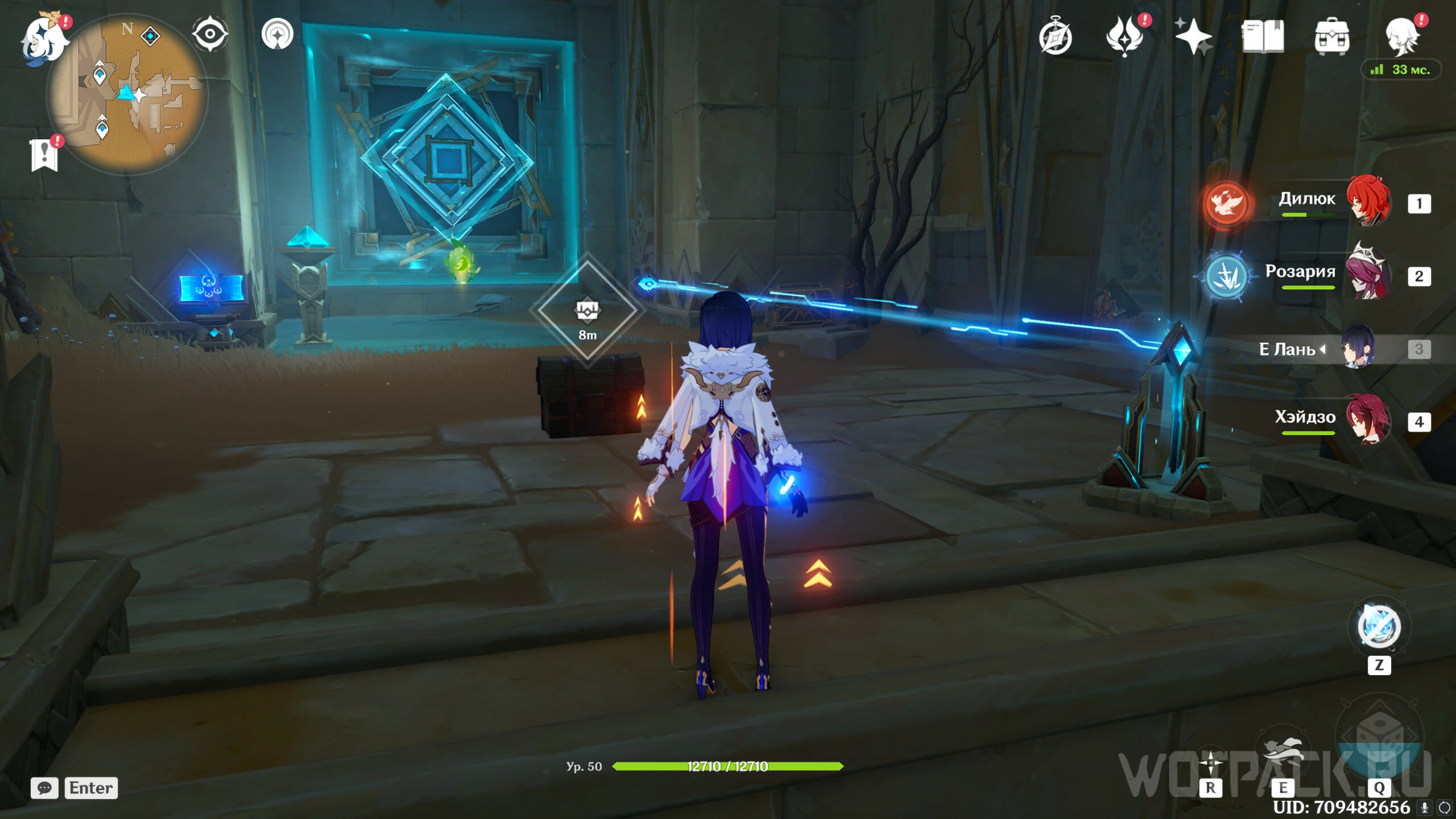Open the Paimon menu icon

pyautogui.click(x=44, y=39)
